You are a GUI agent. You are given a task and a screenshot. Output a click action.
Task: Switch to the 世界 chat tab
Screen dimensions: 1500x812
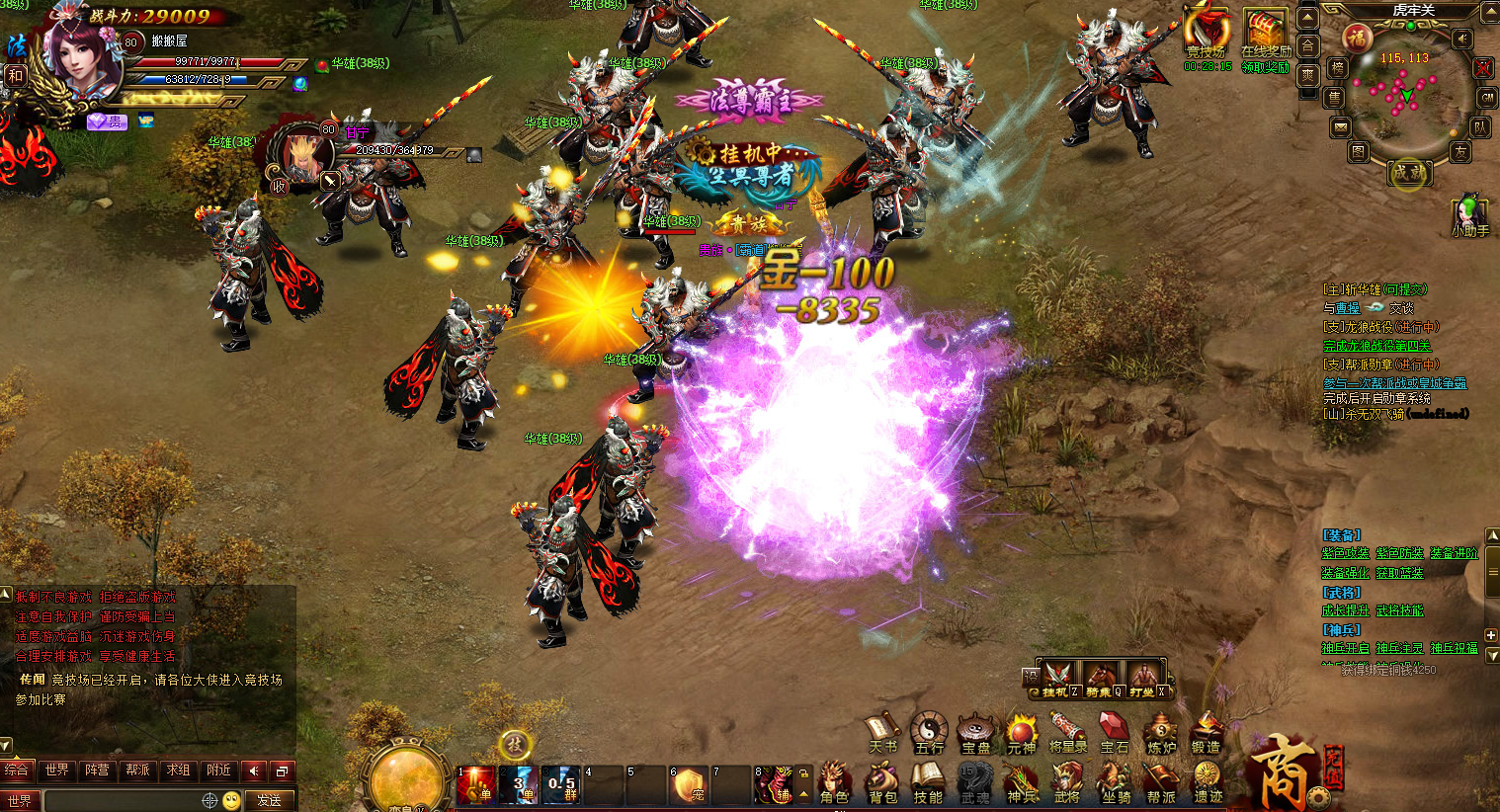click(57, 771)
